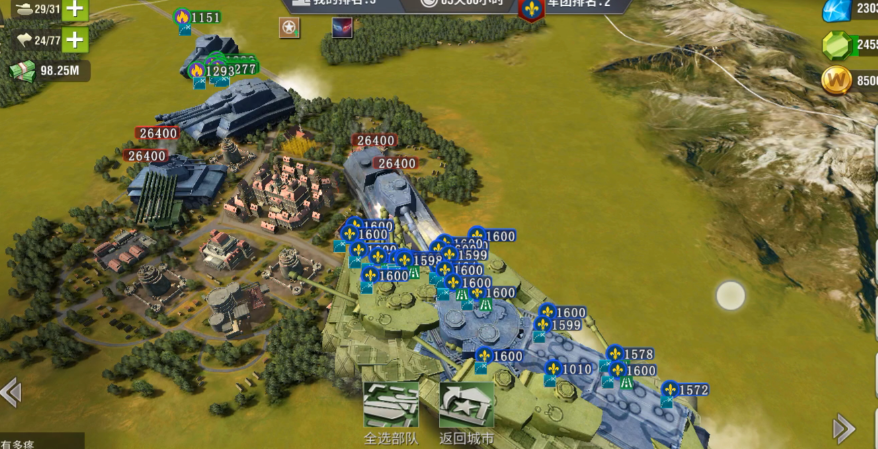Tap the plus button beside the 24/77 counter

75,41
